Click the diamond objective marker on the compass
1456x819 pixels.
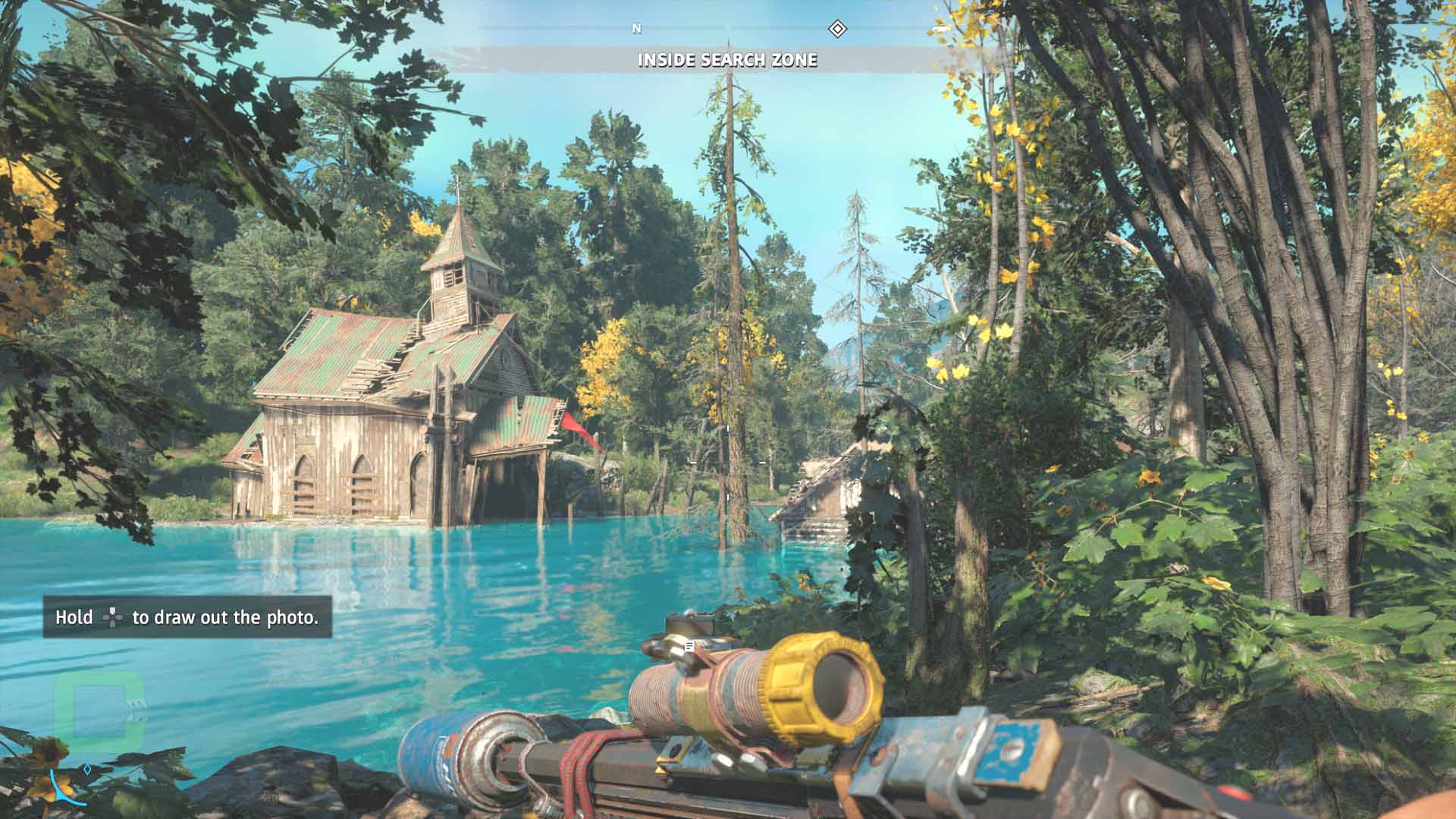[x=836, y=30]
